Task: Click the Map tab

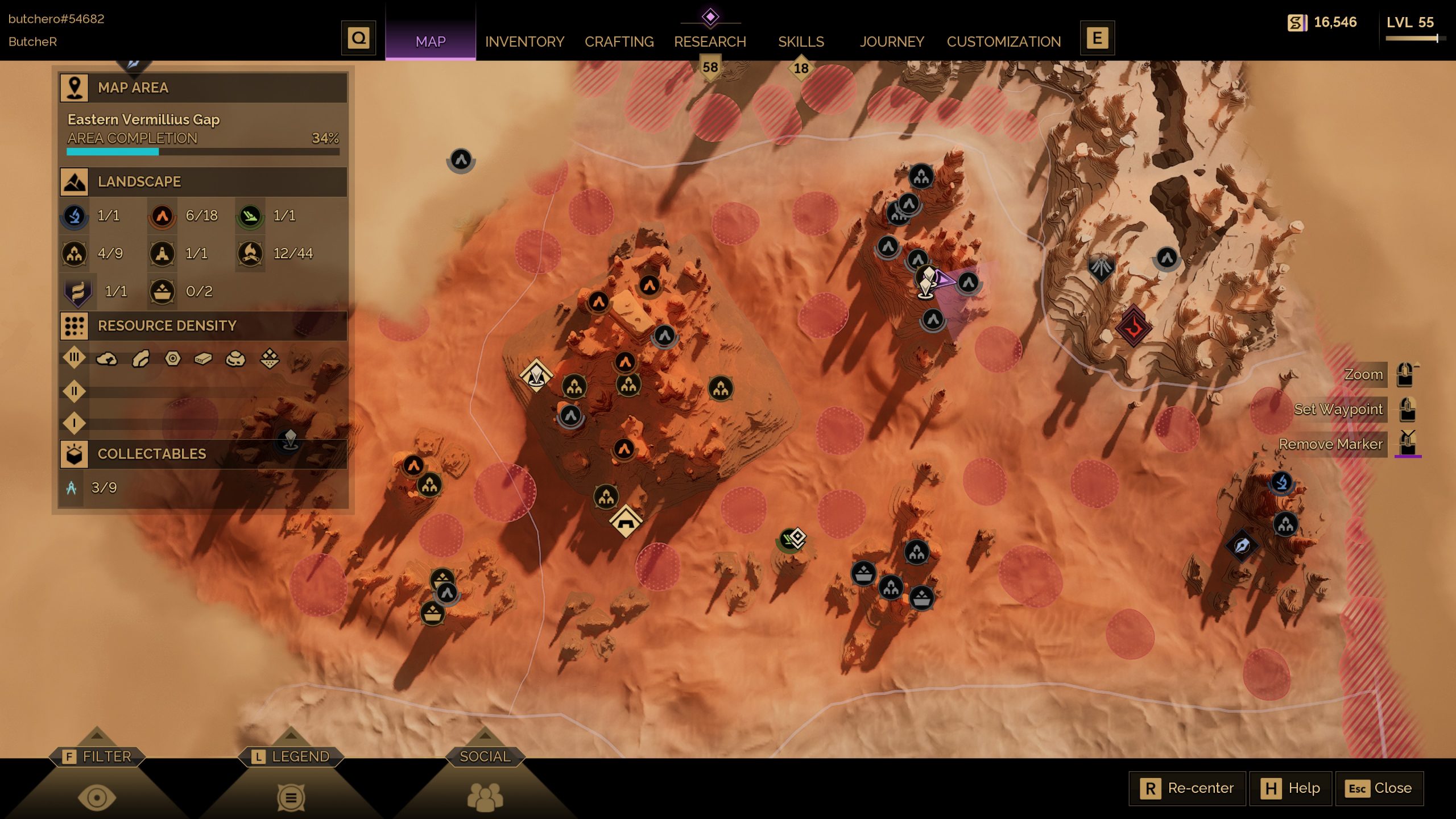Action: (x=431, y=42)
